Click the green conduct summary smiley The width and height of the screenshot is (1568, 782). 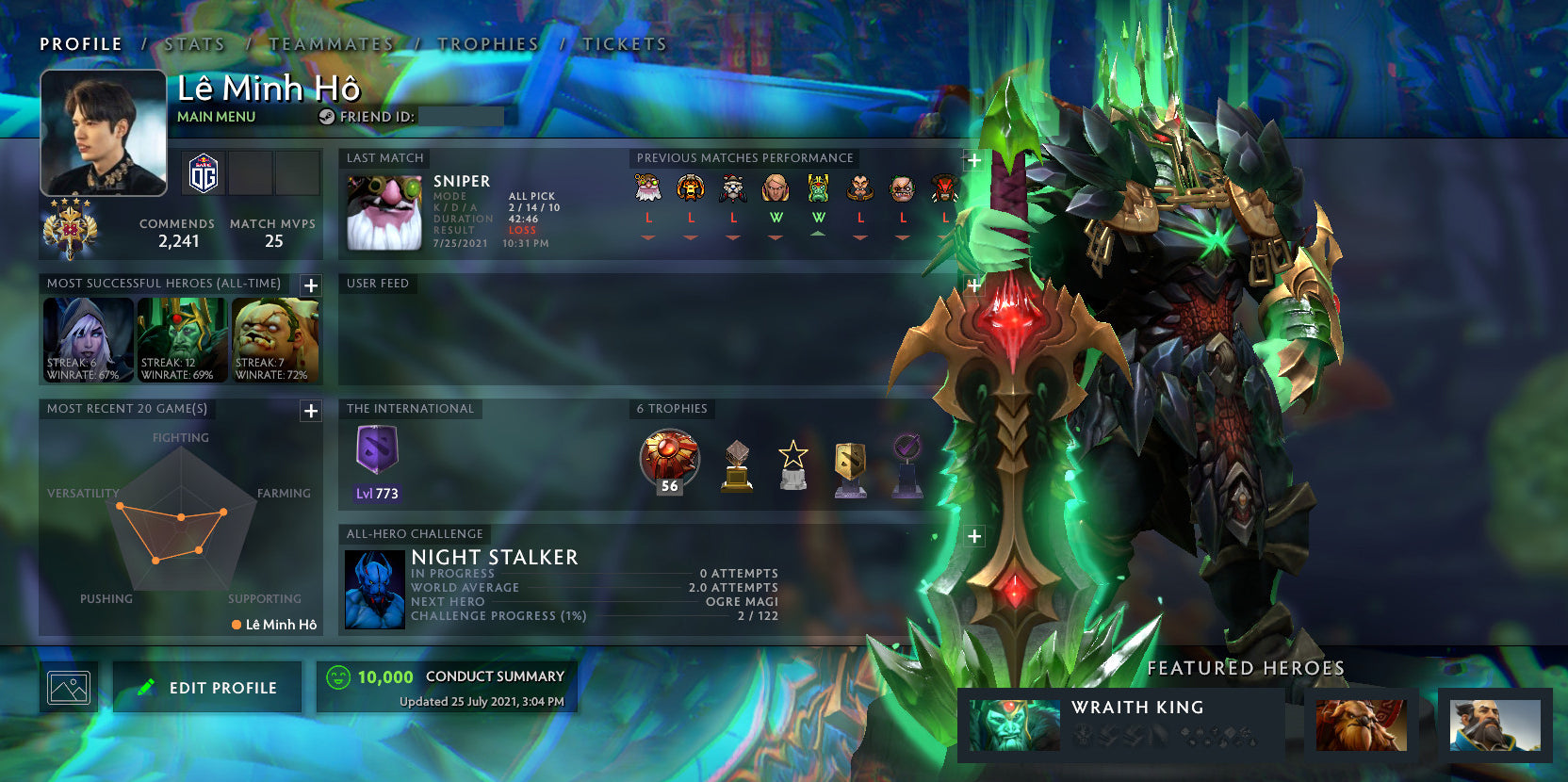click(x=339, y=676)
